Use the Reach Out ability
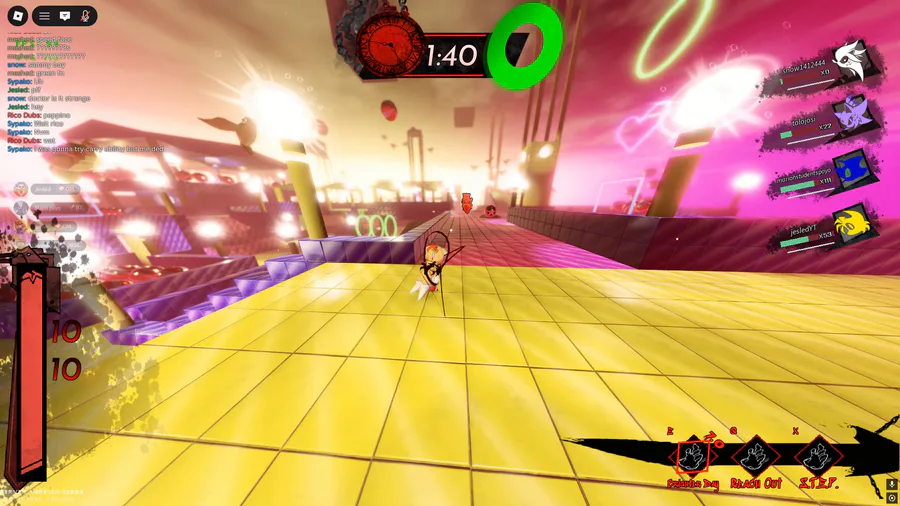This screenshot has height=506, width=900. 755,458
